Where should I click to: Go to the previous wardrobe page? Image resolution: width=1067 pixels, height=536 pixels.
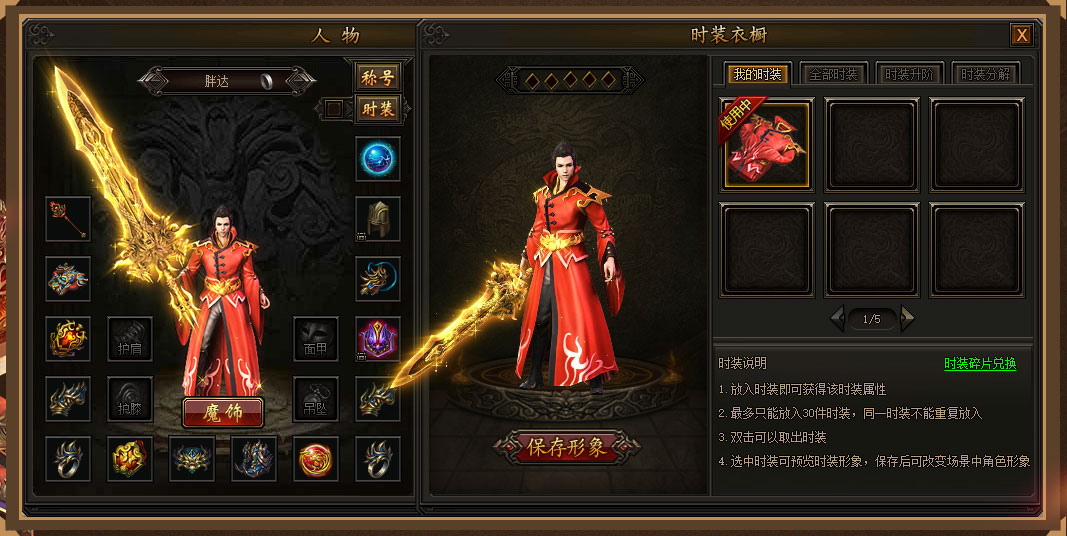(x=838, y=319)
